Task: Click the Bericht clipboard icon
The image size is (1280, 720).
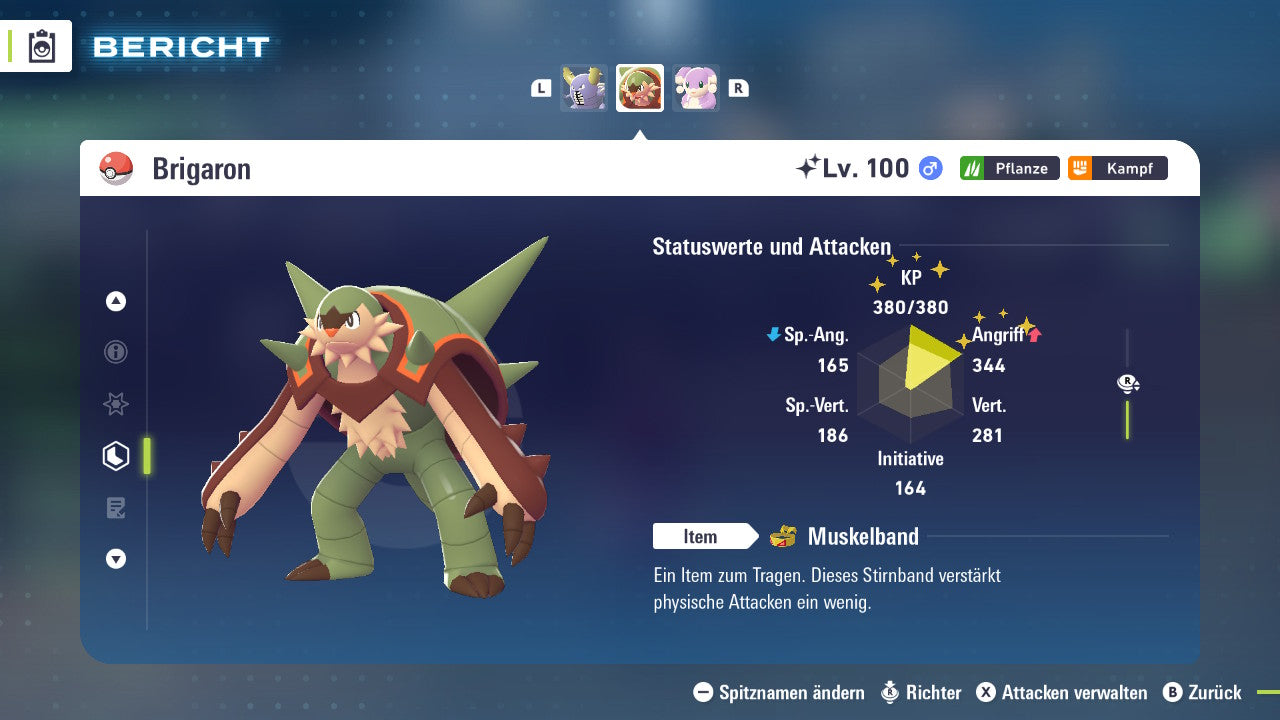Action: pyautogui.click(x=42, y=46)
